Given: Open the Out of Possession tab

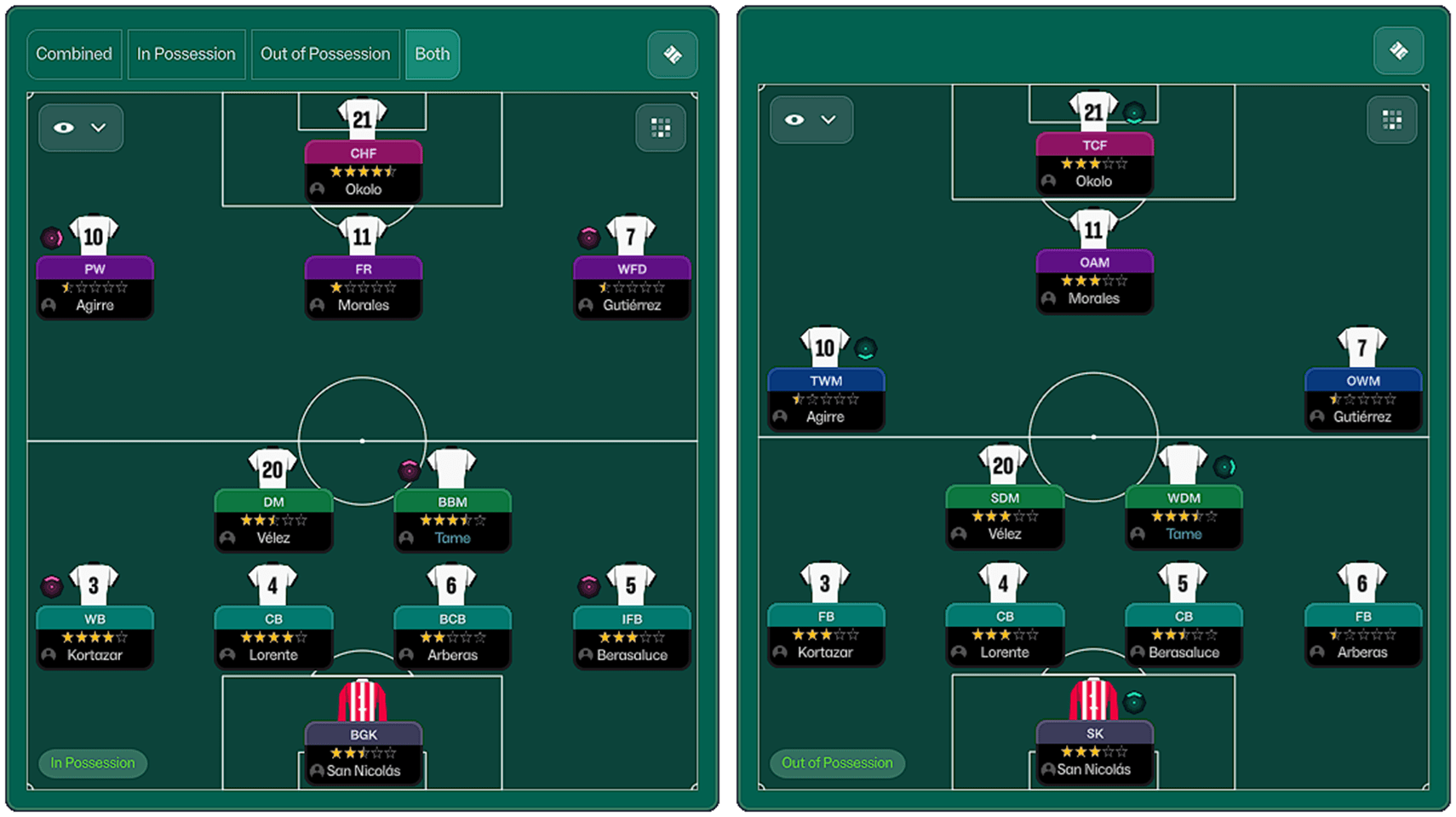Looking at the screenshot, I should [325, 54].
